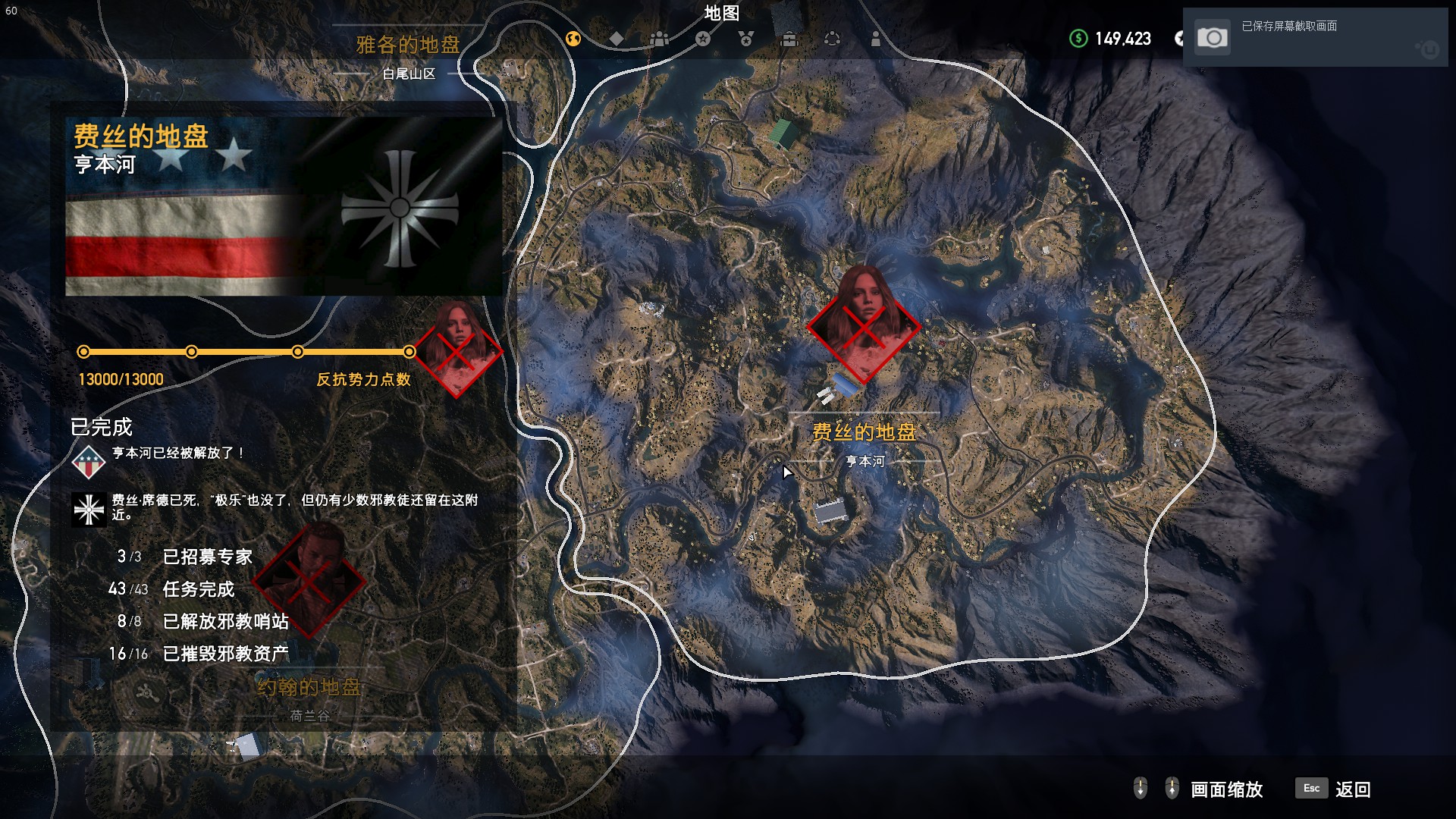The image size is (1456, 819).
Task: Open the single person icon tab
Action: pyautogui.click(x=876, y=39)
